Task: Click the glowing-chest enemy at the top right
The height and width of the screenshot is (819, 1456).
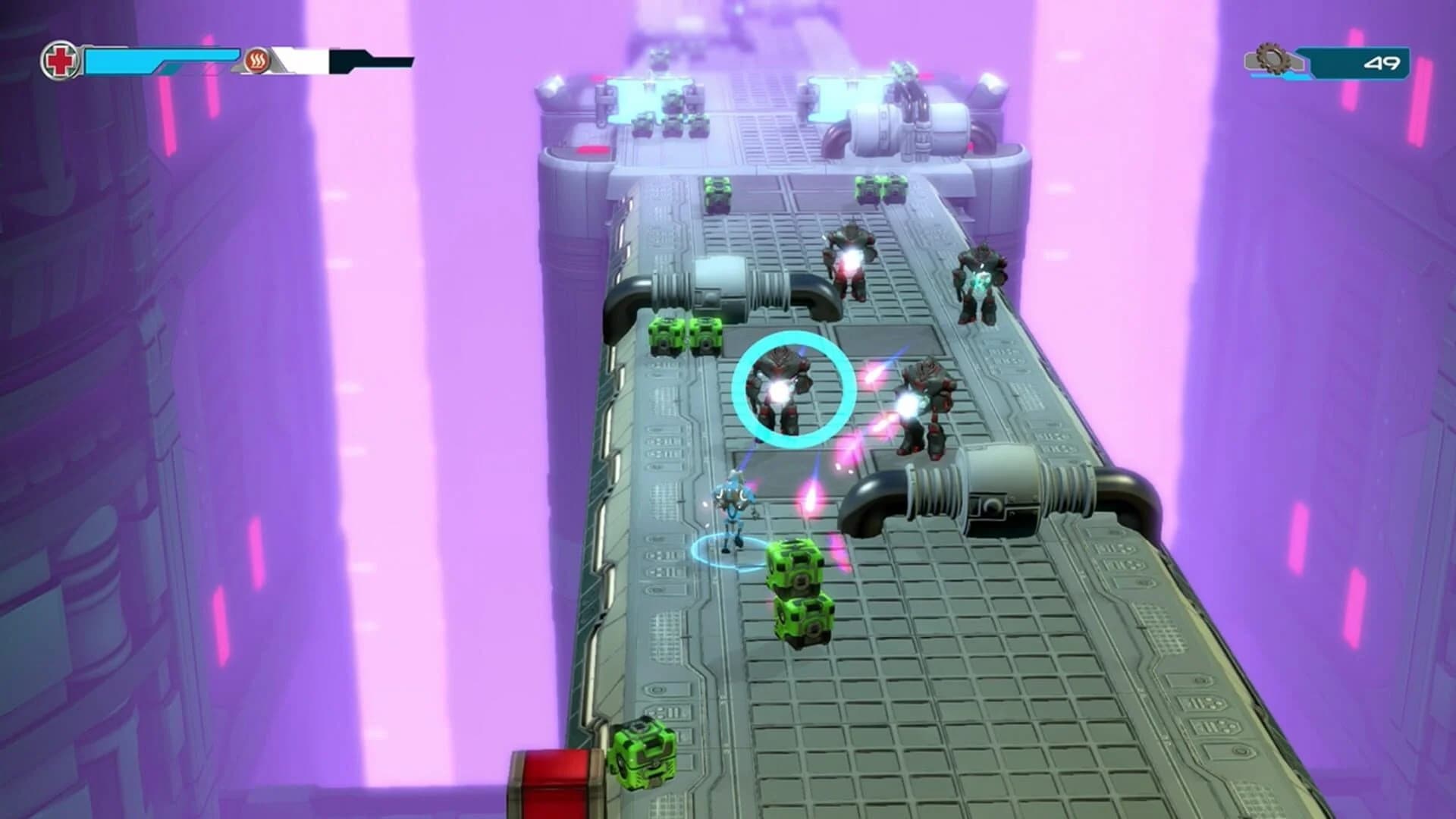Action: click(x=980, y=281)
